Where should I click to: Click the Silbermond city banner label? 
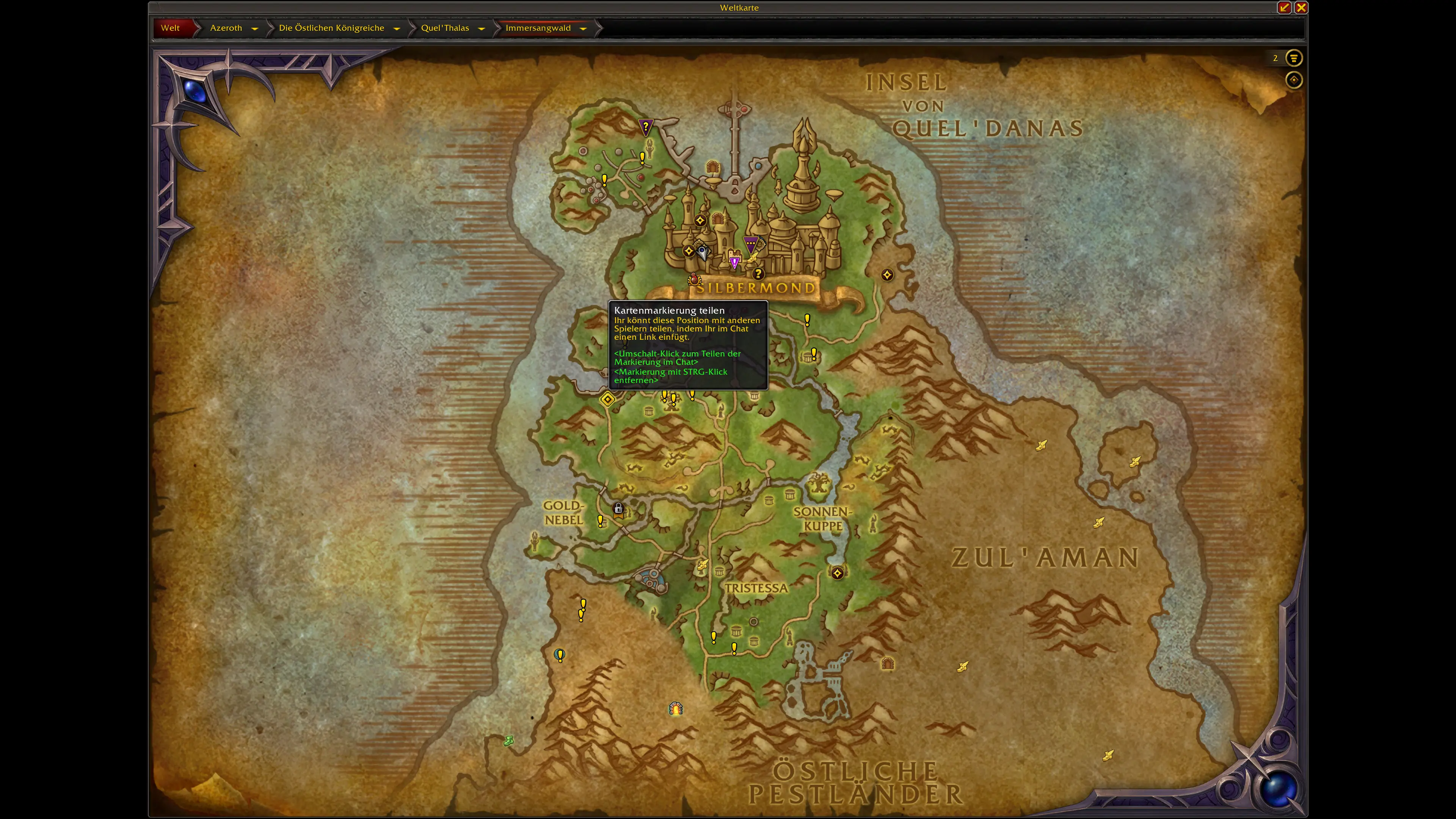point(756,288)
